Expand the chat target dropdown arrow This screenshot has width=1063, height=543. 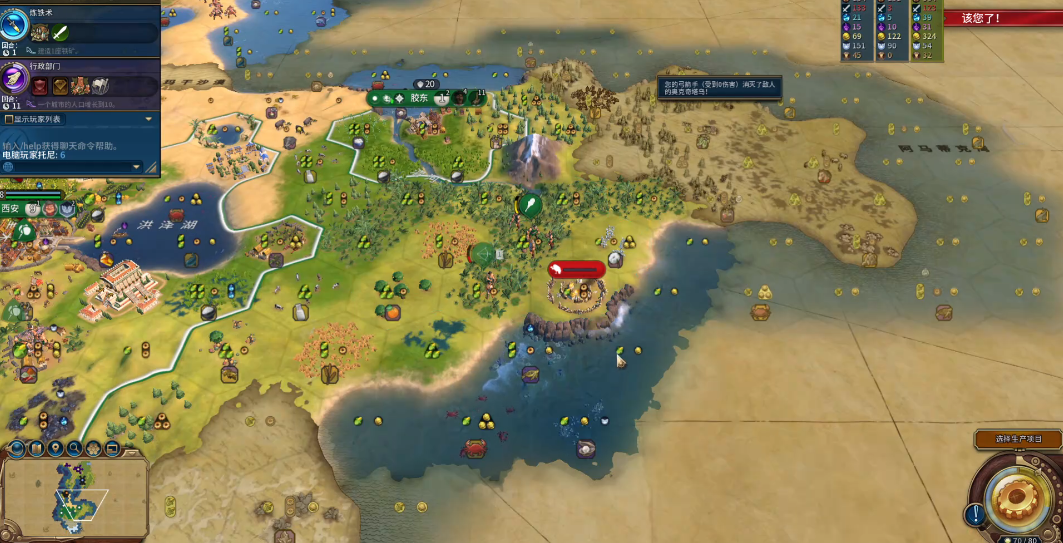tap(136, 166)
